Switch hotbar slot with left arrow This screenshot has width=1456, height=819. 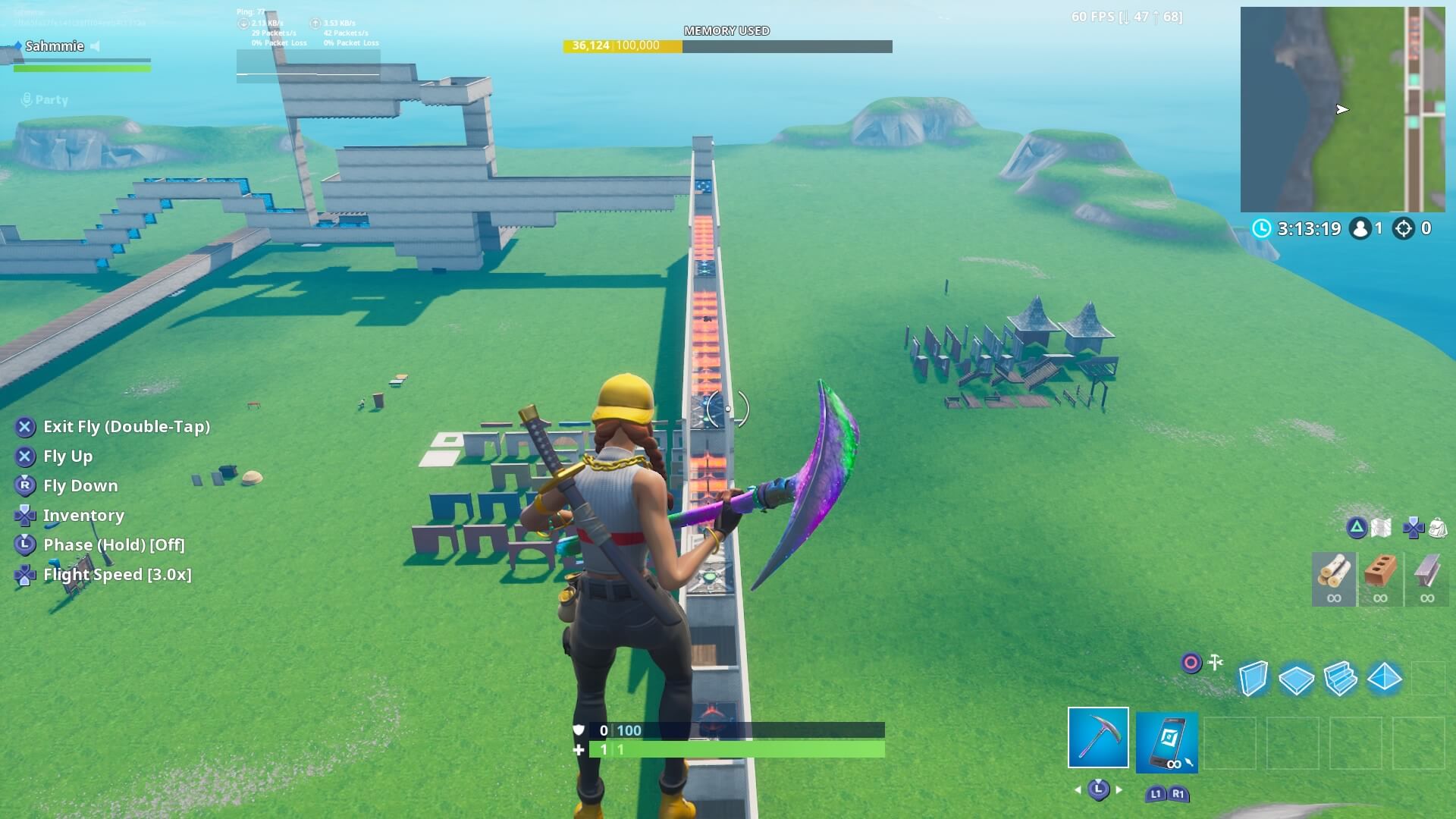coord(1078,790)
